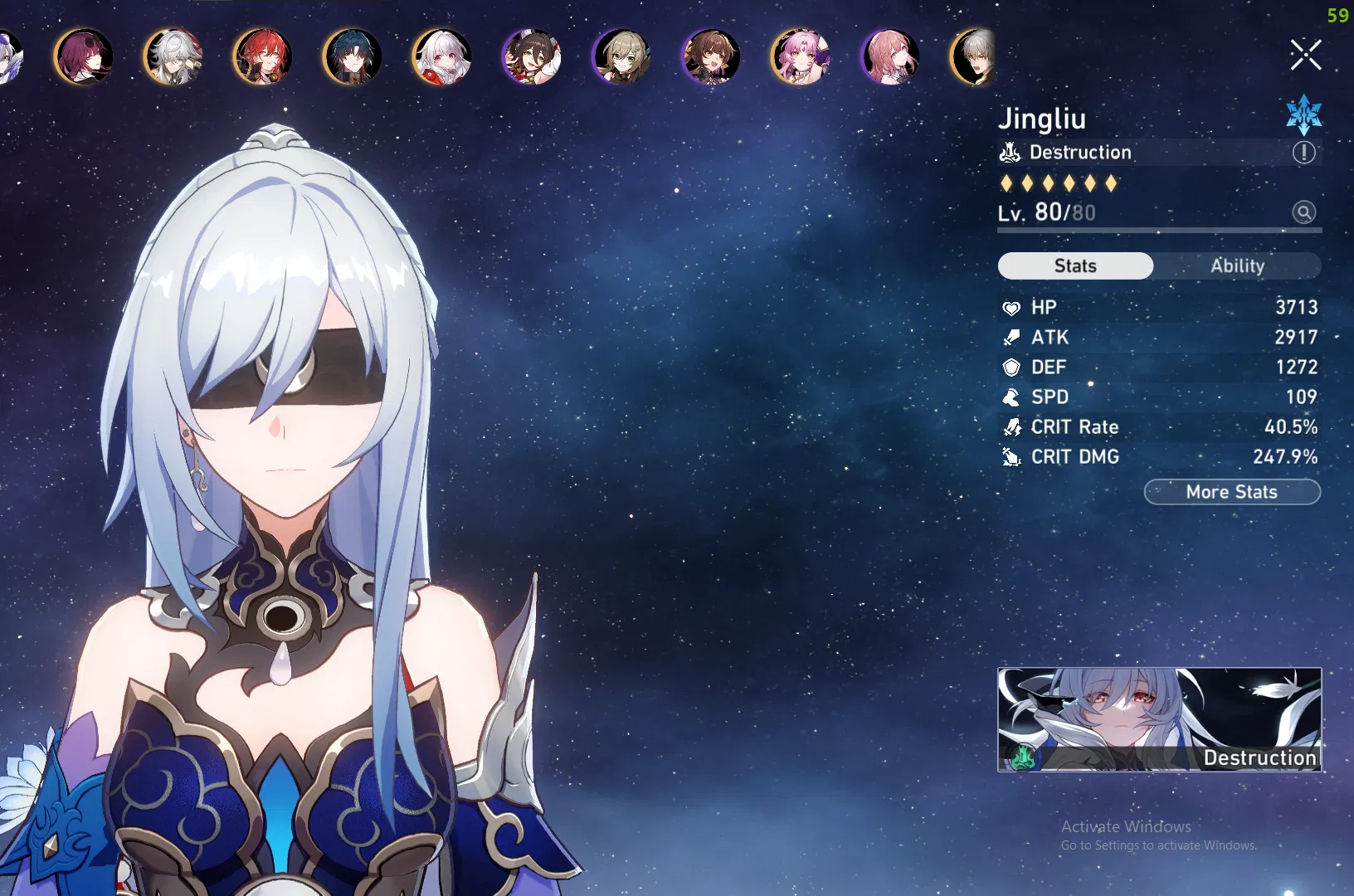Select the Destruction path icon

[x=1009, y=152]
